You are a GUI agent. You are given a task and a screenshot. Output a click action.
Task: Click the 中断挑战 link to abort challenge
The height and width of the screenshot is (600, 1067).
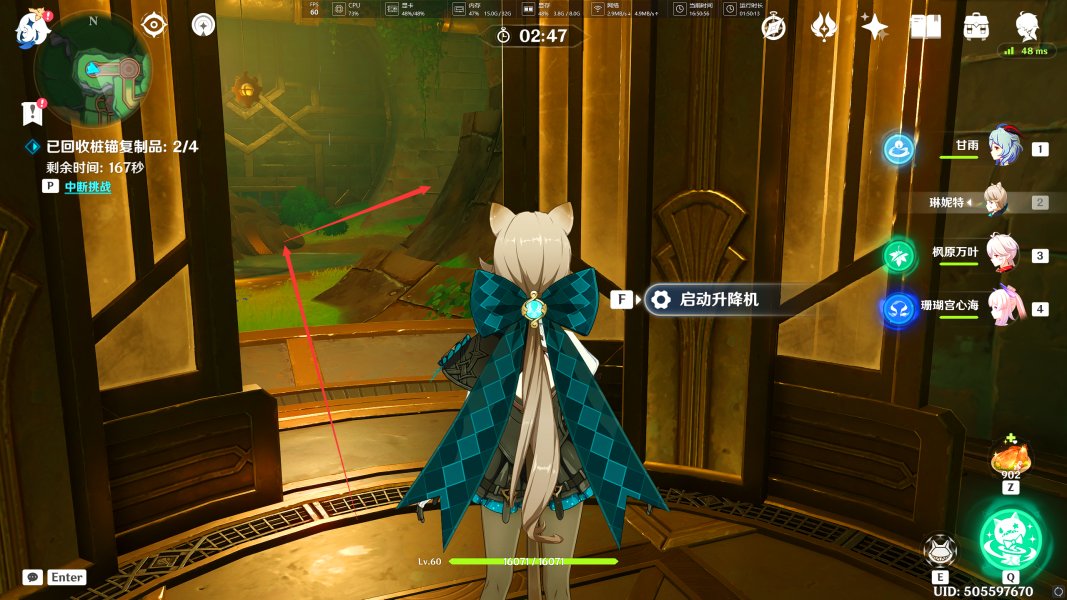[87, 186]
